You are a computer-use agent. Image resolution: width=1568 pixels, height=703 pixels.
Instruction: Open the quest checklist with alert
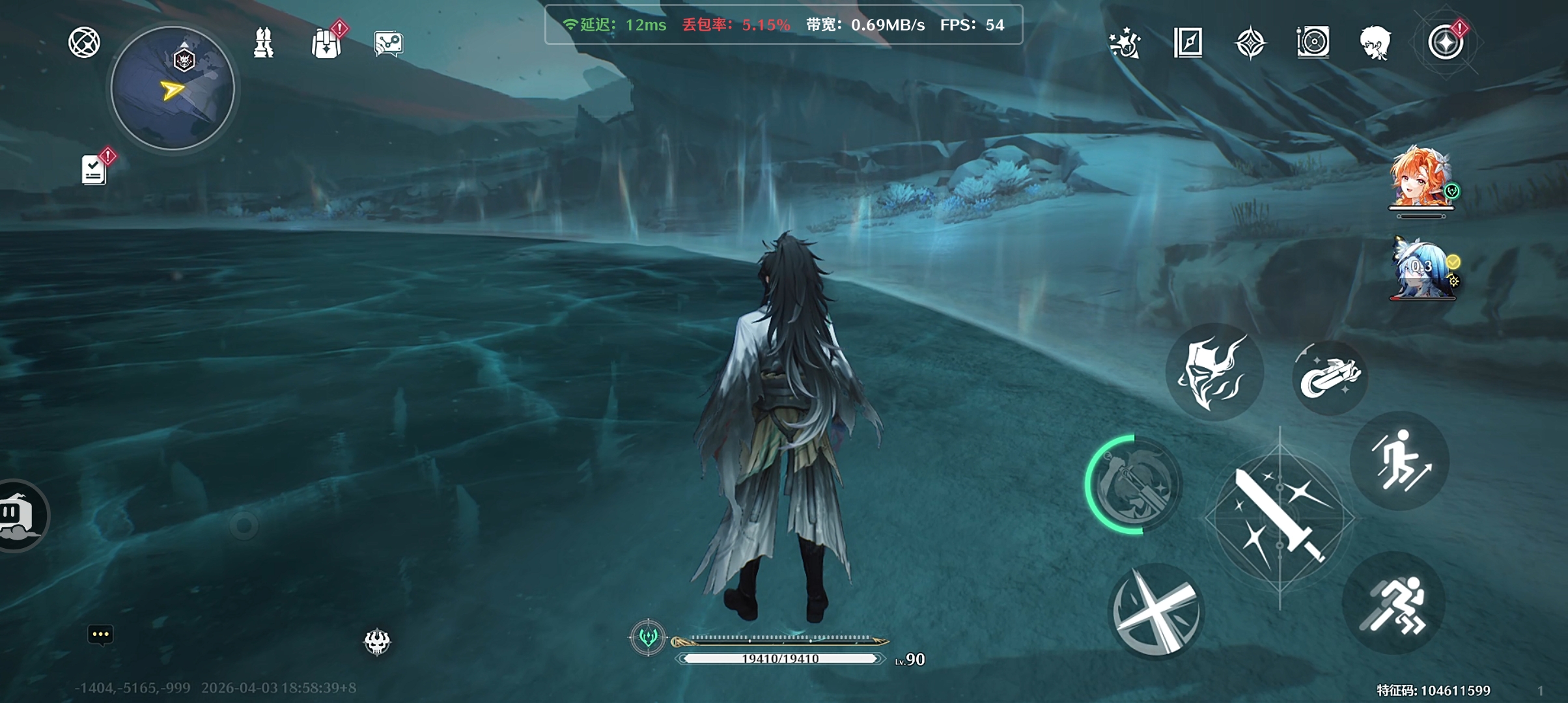94,170
